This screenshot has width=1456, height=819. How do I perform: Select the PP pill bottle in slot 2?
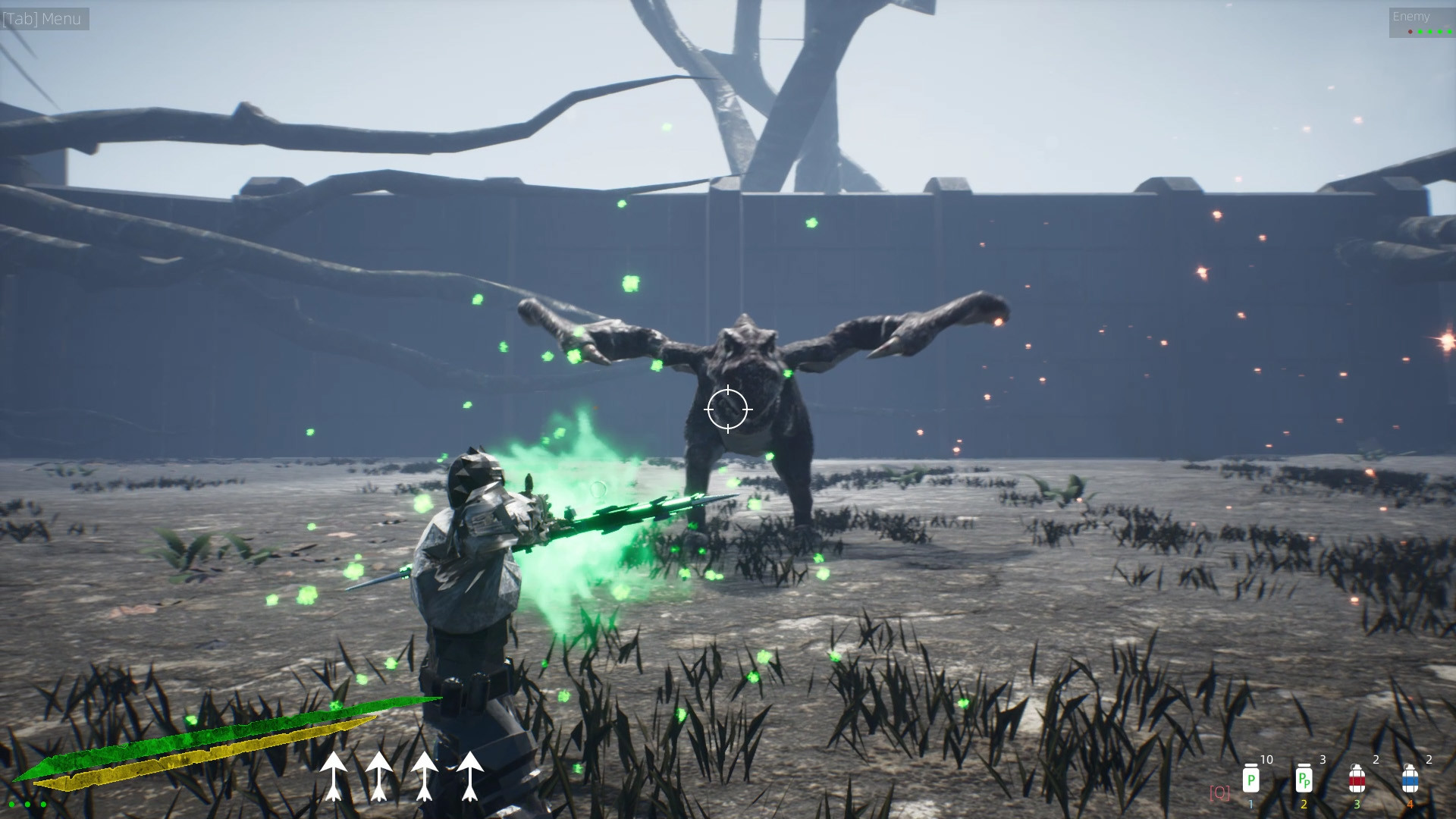(x=1304, y=780)
